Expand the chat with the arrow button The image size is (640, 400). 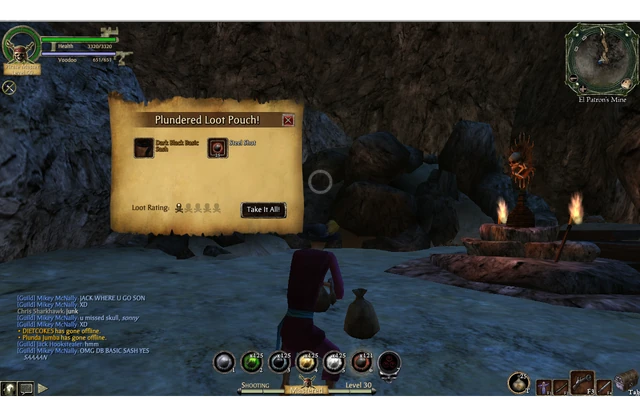tap(43, 388)
